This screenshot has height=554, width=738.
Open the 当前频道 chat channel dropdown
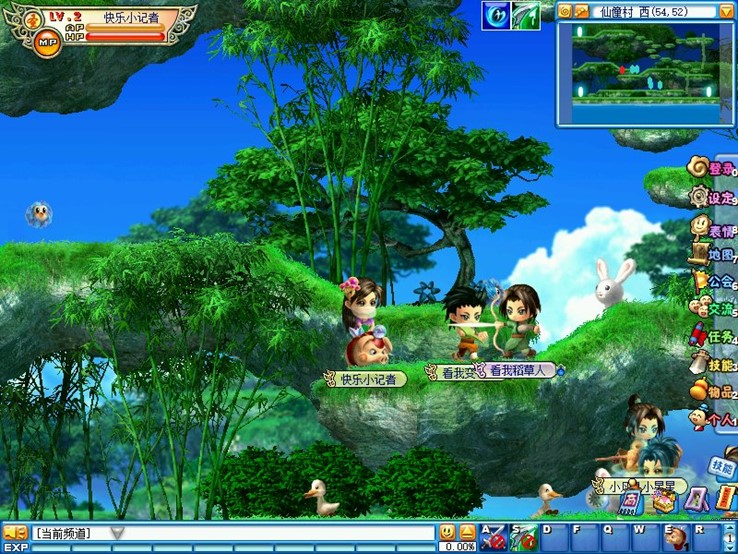click(x=117, y=533)
